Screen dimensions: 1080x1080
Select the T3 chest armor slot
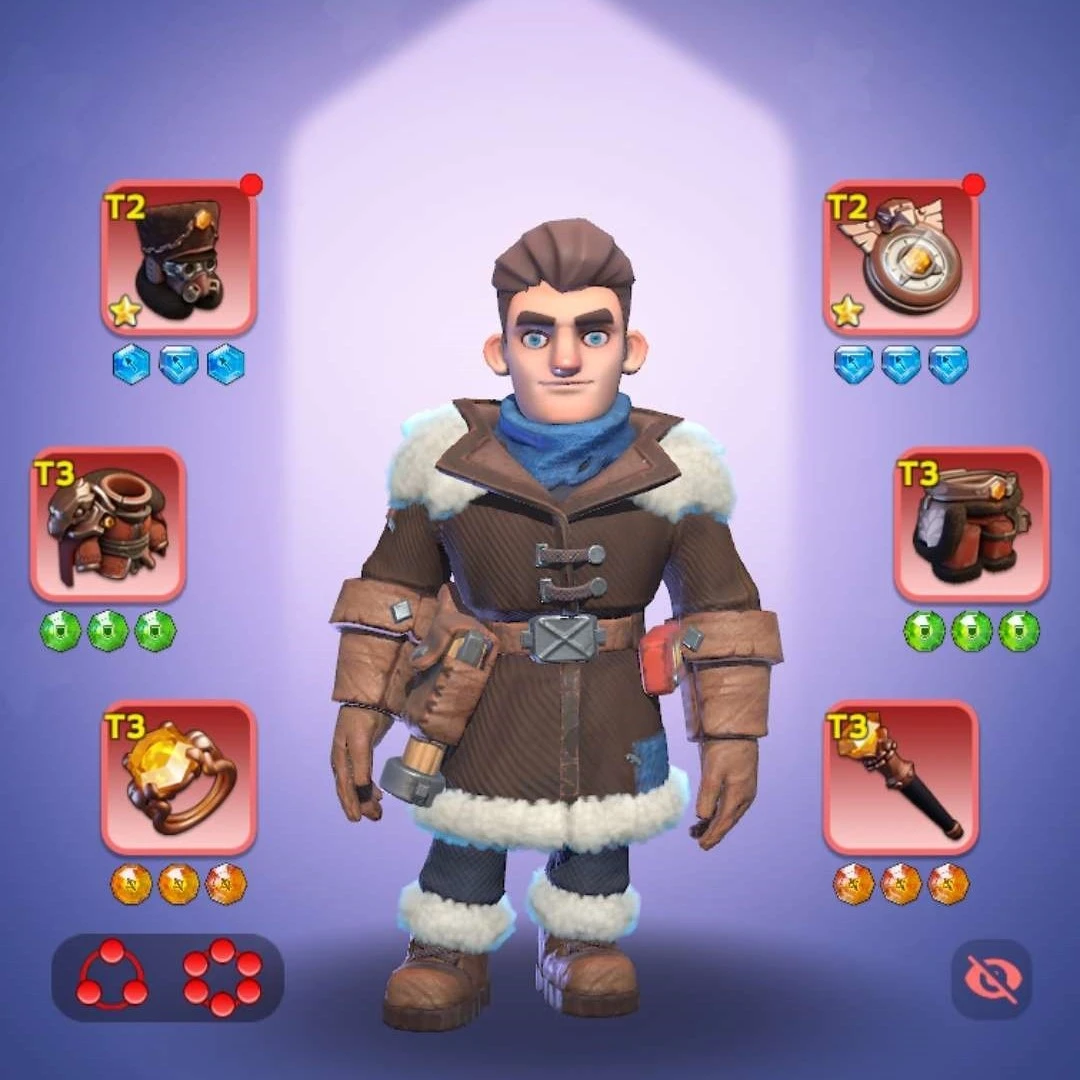pyautogui.click(x=108, y=524)
